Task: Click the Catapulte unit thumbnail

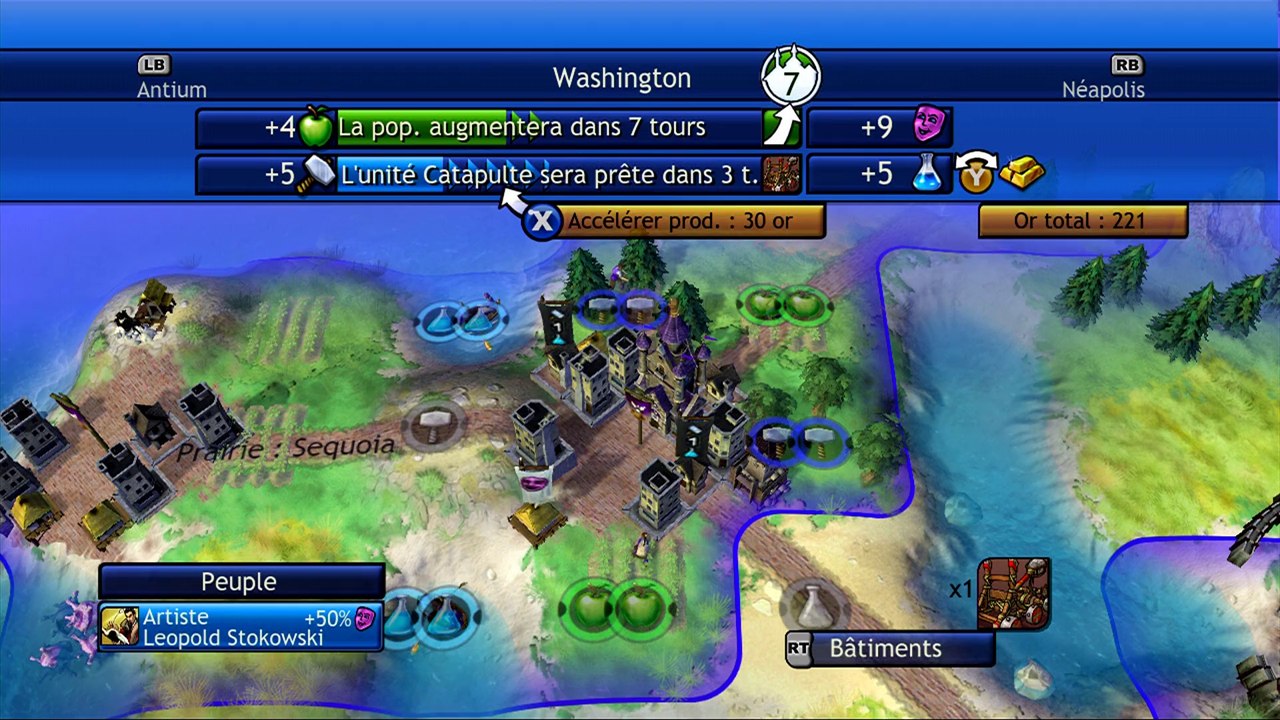Action: [1013, 594]
